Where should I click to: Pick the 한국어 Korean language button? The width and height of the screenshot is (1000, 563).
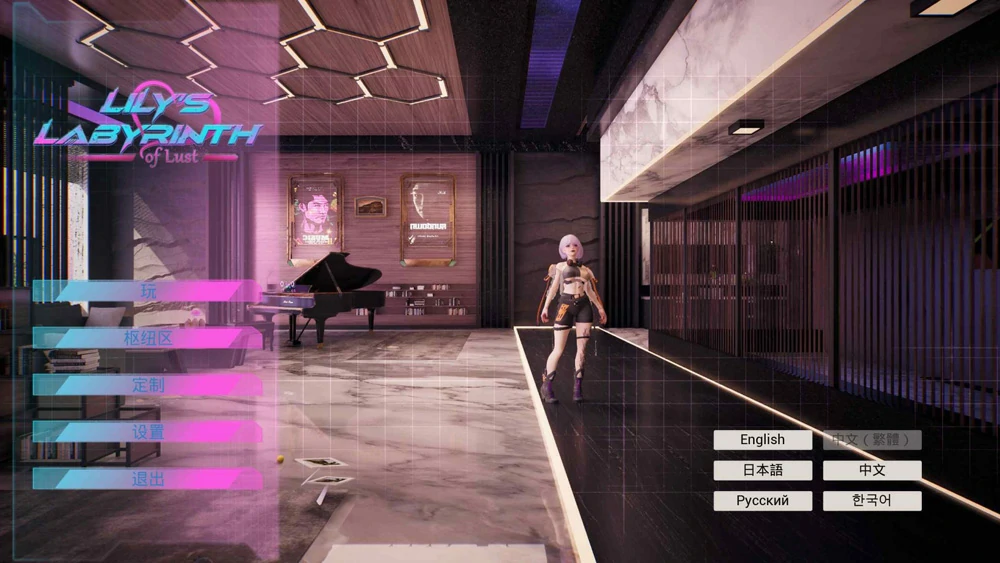click(872, 501)
